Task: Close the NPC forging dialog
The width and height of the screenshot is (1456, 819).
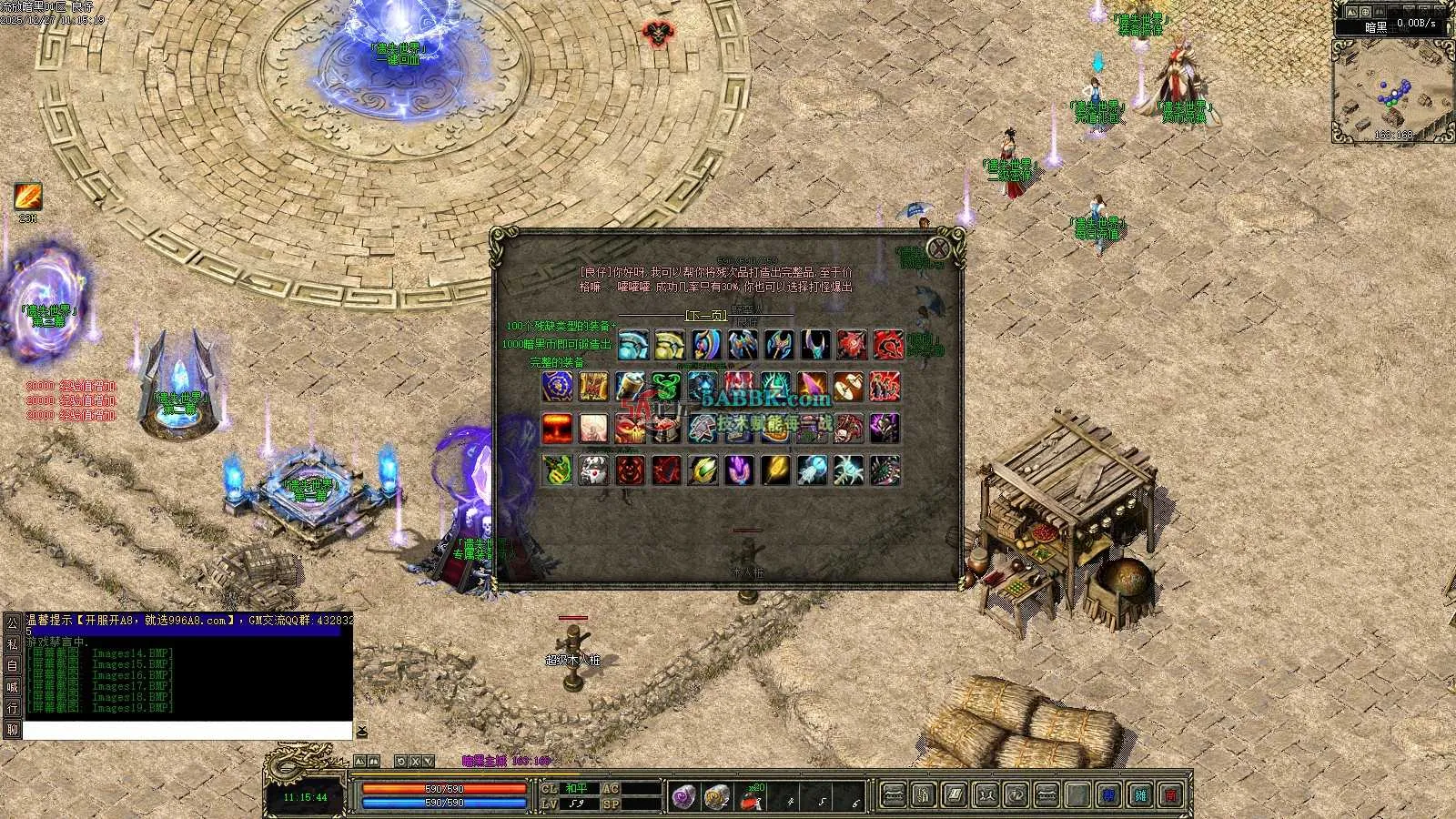Action: [938, 248]
